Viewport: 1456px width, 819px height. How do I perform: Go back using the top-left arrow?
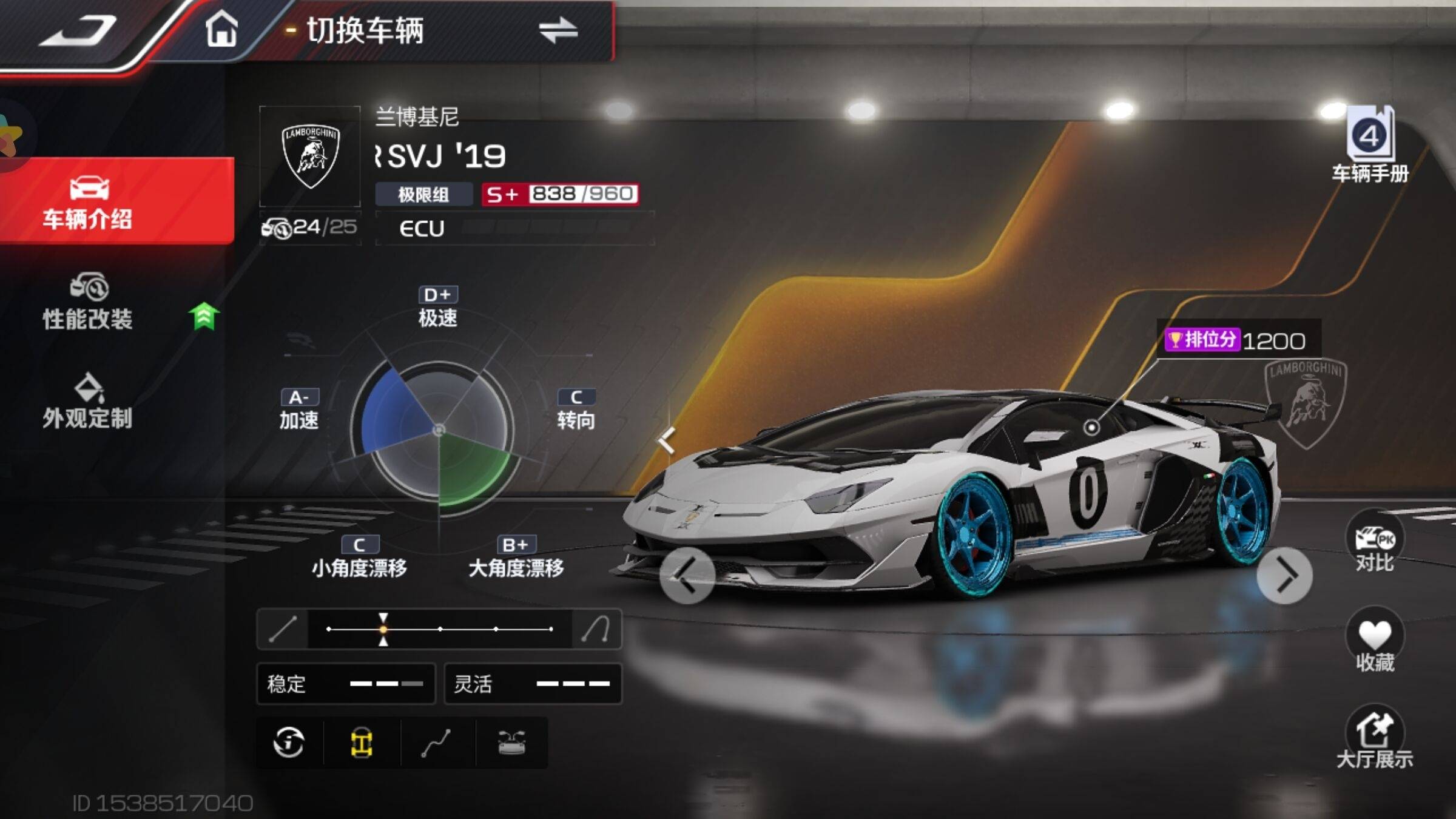click(79, 30)
